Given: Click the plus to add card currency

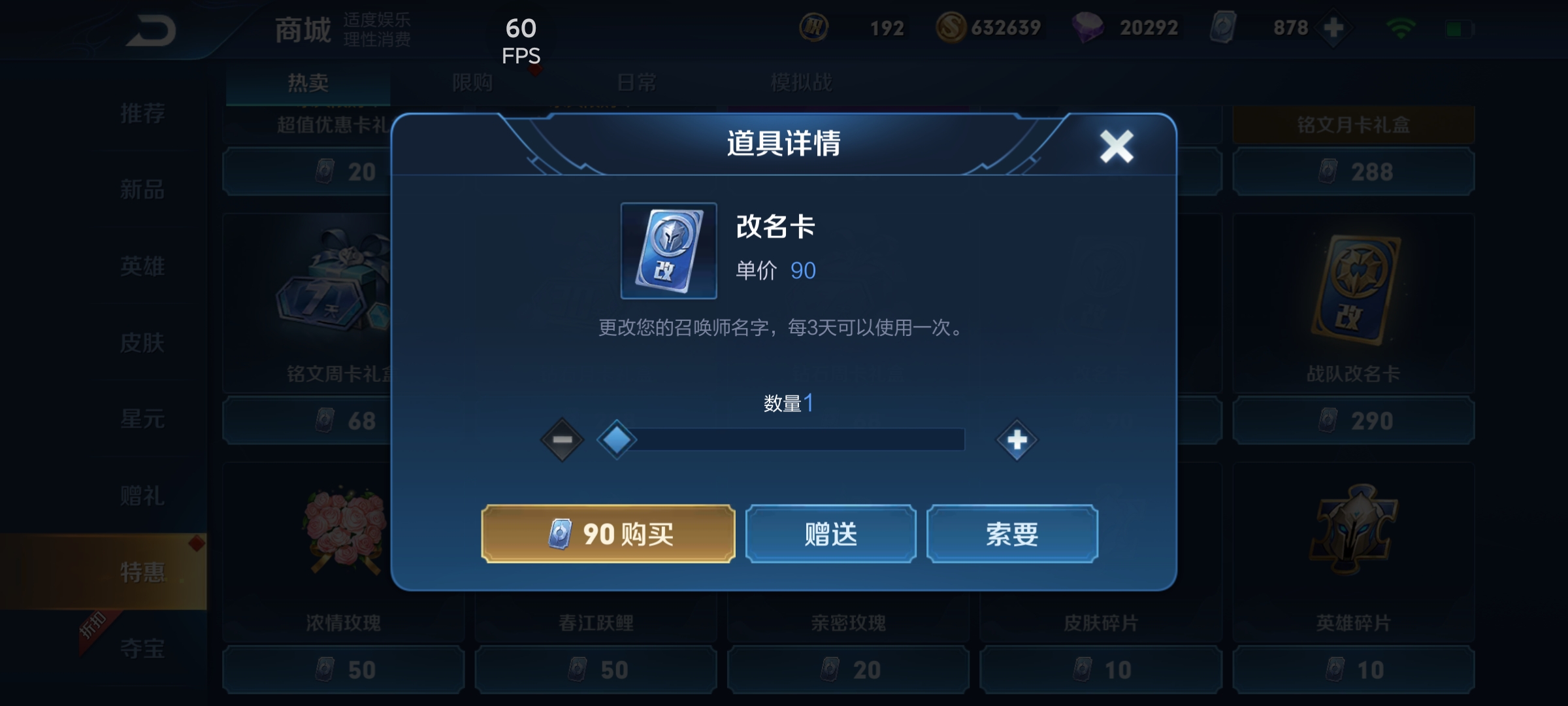Looking at the screenshot, I should coord(1333,27).
